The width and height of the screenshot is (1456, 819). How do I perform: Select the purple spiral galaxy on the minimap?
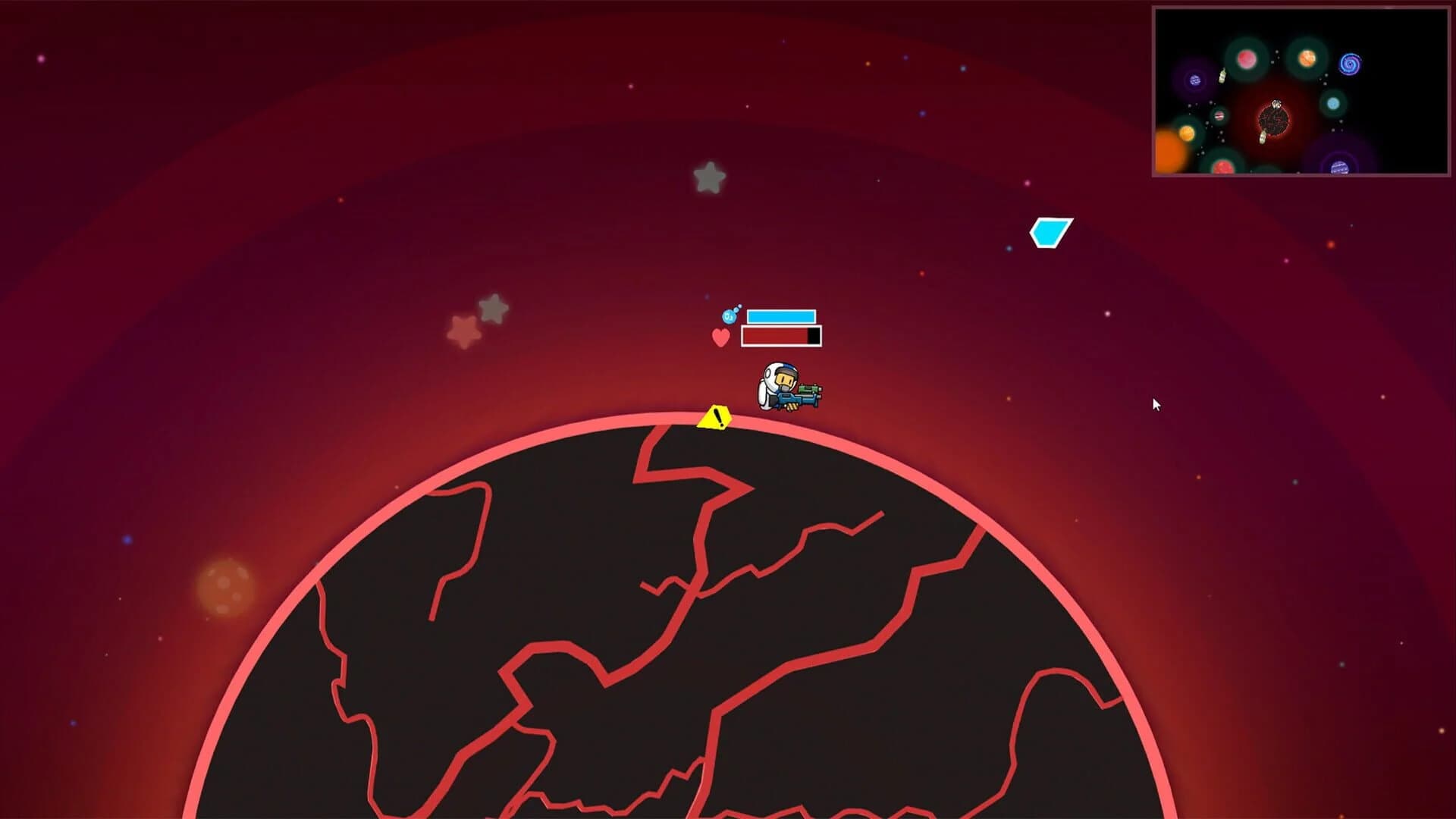1350,64
